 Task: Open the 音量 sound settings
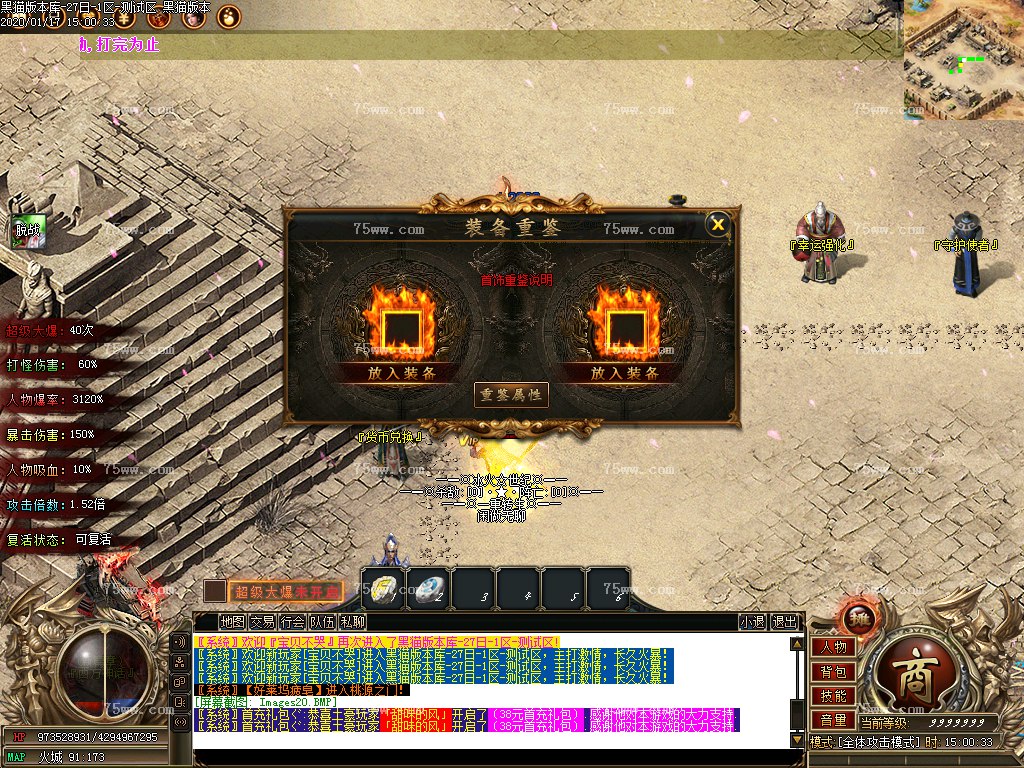pos(832,719)
